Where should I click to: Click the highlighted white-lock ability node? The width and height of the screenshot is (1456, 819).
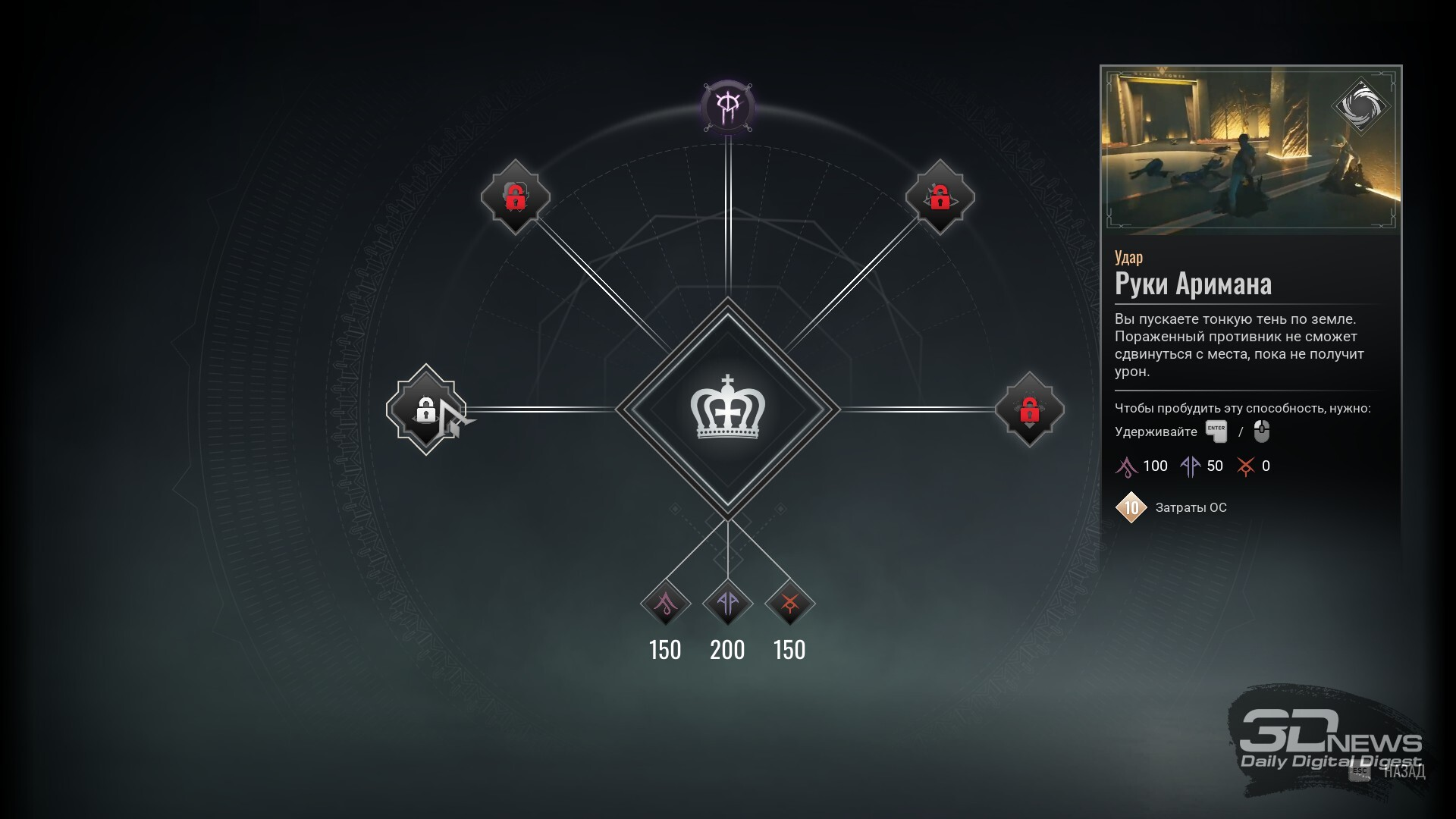pos(425,409)
